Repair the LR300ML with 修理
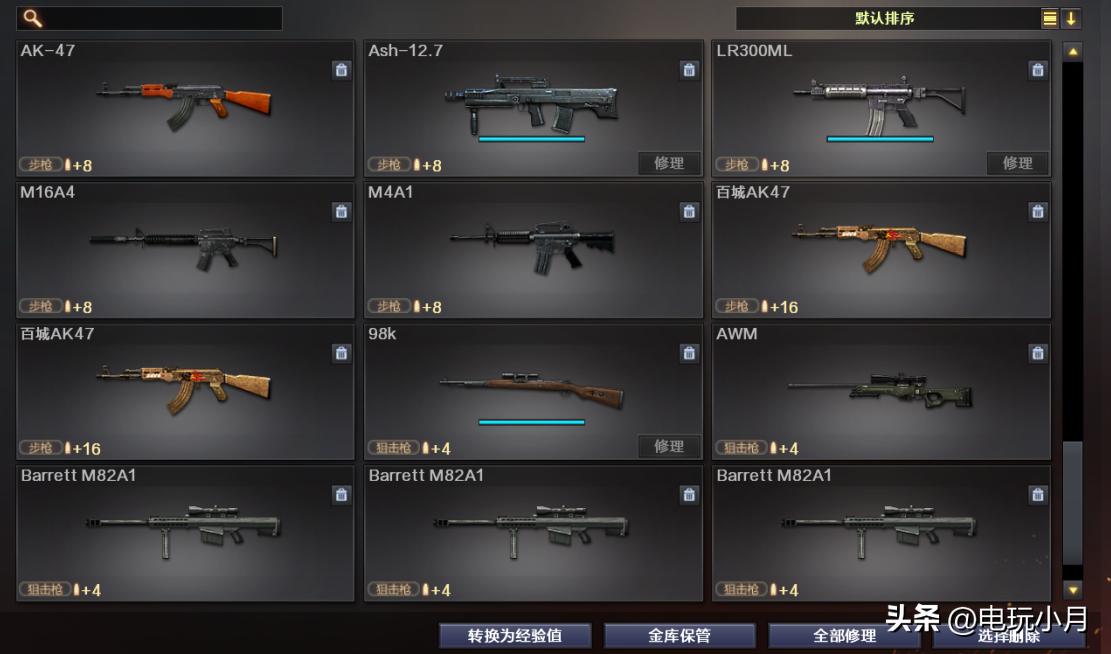The width and height of the screenshot is (1111, 654). point(1017,164)
